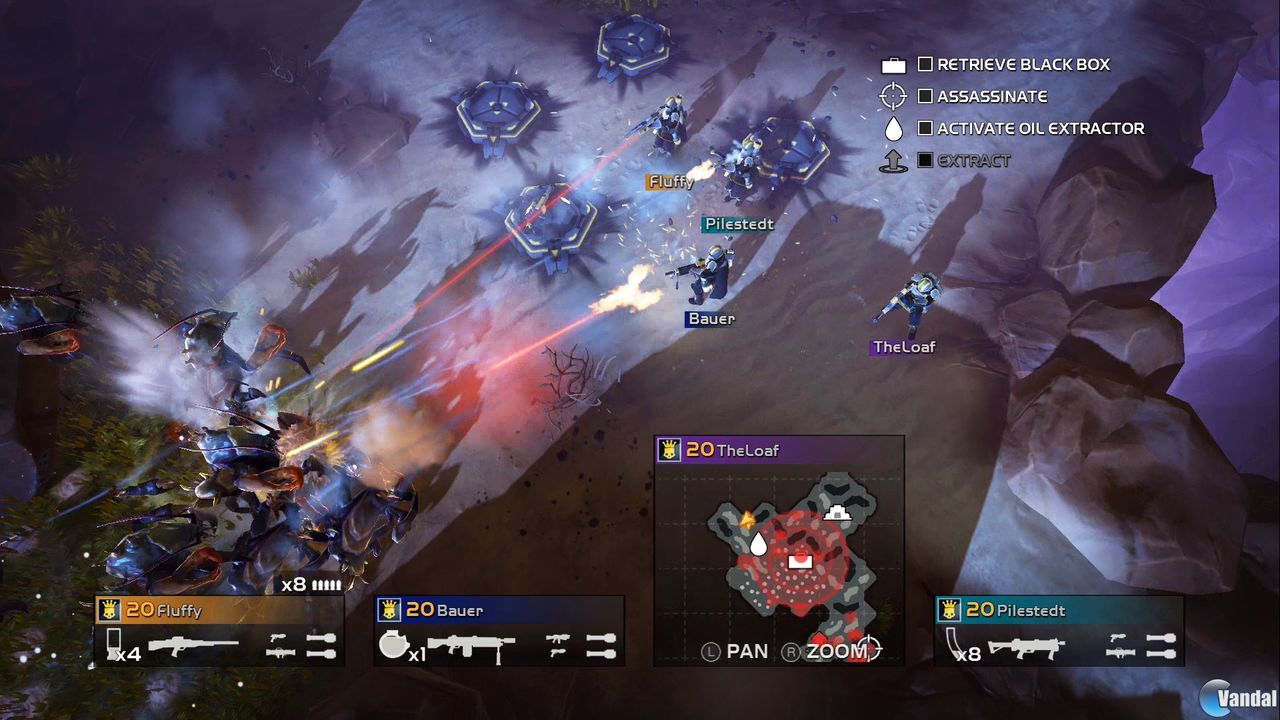
Task: Click the oil droplet objective icon
Action: [893, 128]
